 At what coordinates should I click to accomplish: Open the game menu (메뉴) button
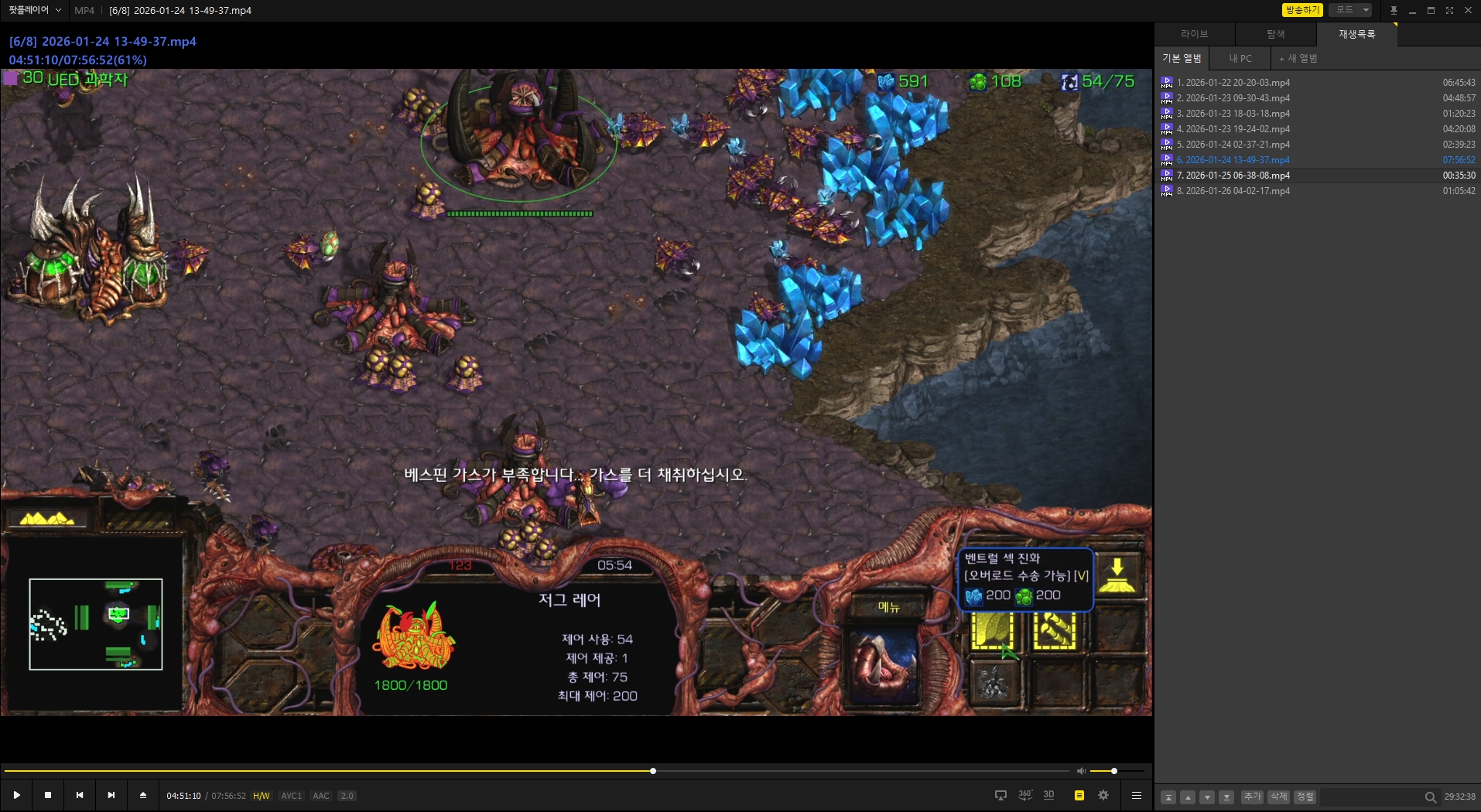click(x=888, y=607)
